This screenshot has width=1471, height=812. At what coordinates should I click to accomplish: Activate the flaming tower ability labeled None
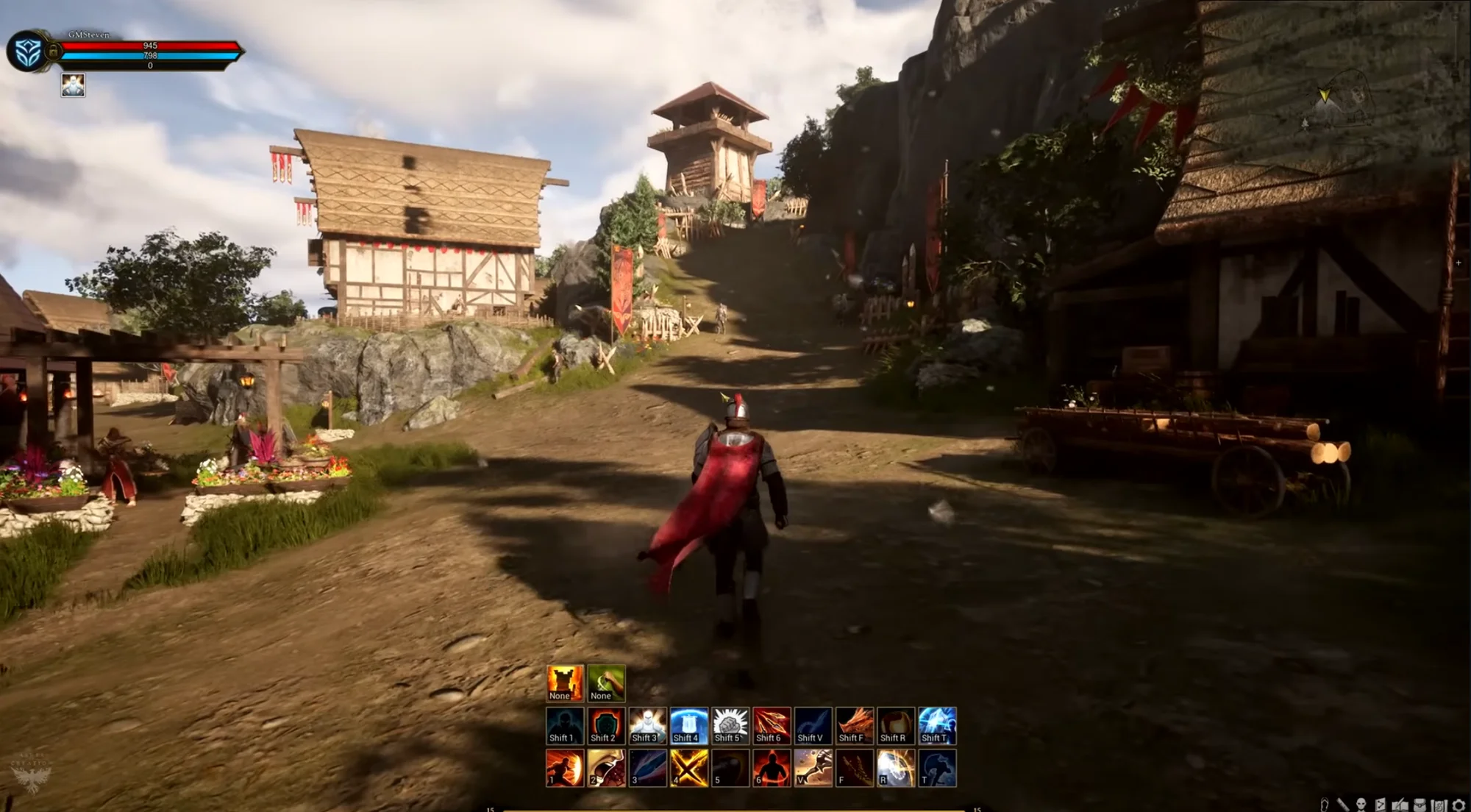pyautogui.click(x=565, y=683)
